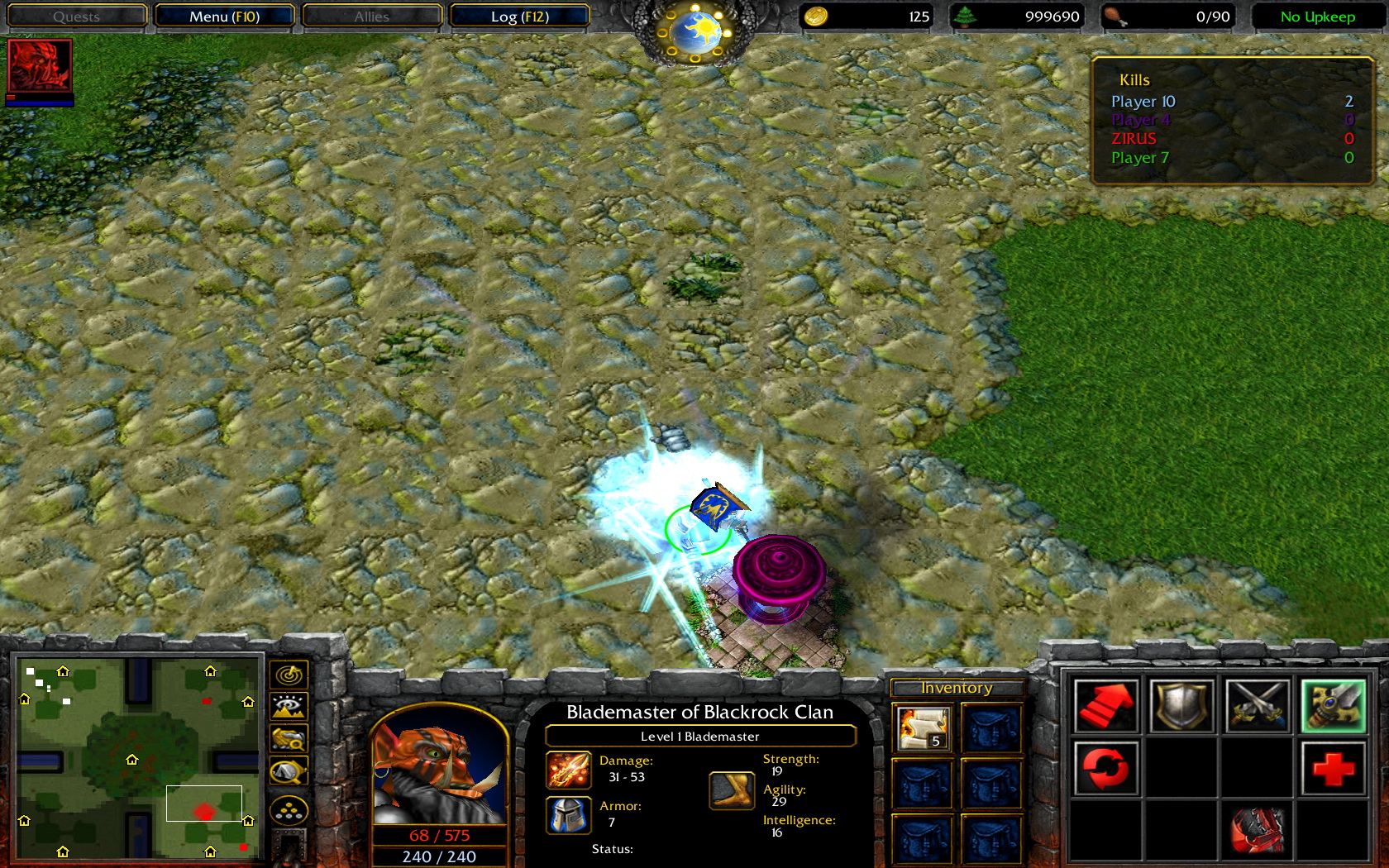This screenshot has width=1389, height=868.
Task: Click the hero health bar showing 68/575
Action: point(438,834)
